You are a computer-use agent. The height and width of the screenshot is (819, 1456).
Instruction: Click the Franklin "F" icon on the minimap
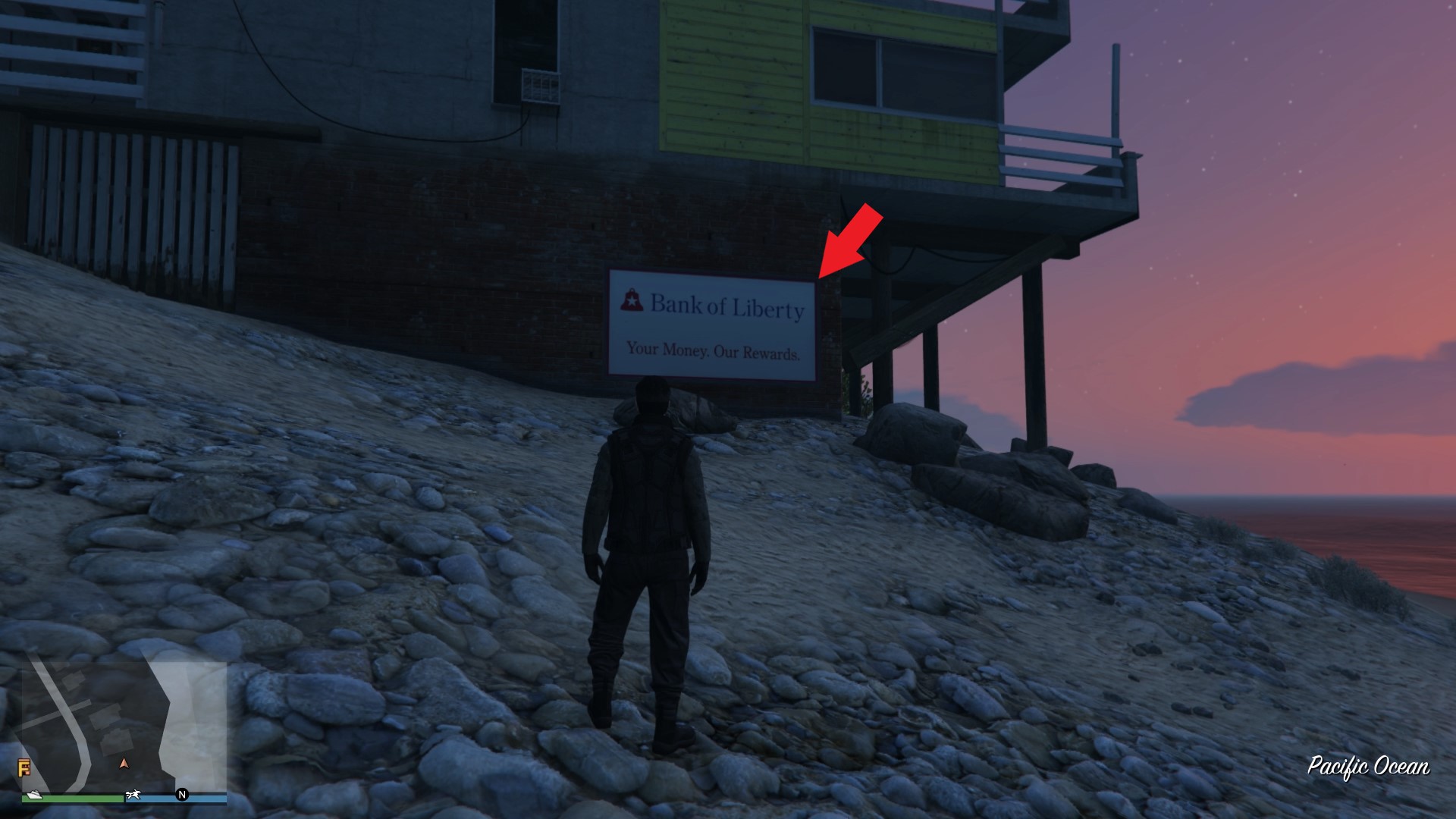(x=24, y=767)
